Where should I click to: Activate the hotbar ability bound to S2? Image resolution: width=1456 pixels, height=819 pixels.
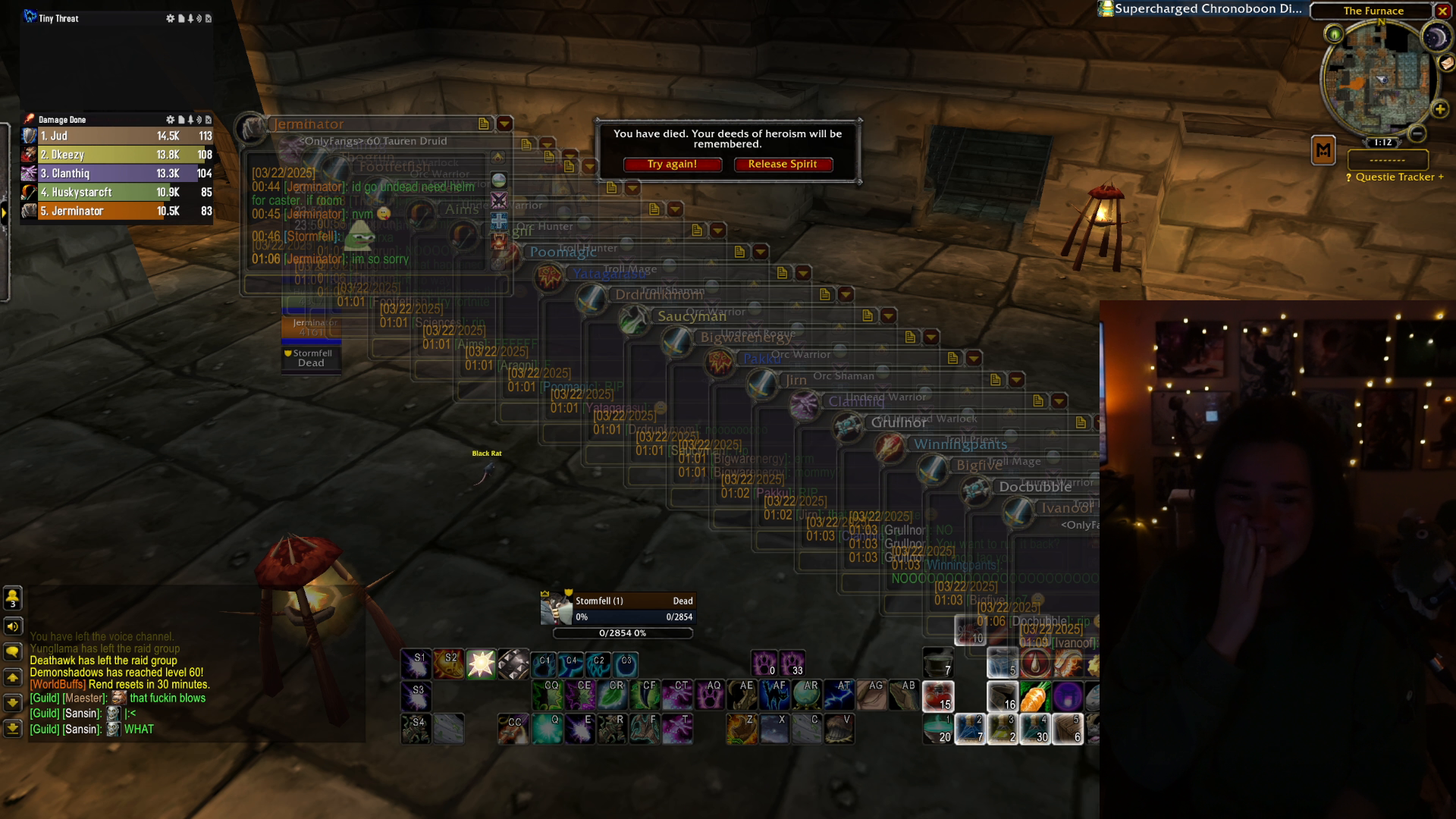point(448,664)
